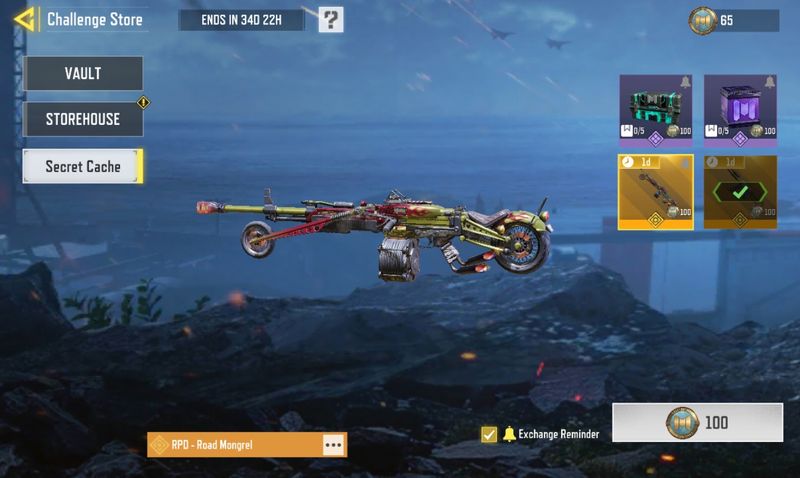Screen dimensions: 800x478
Task: Toggle the Exchange Reminder checkbox
Action: [x=489, y=434]
